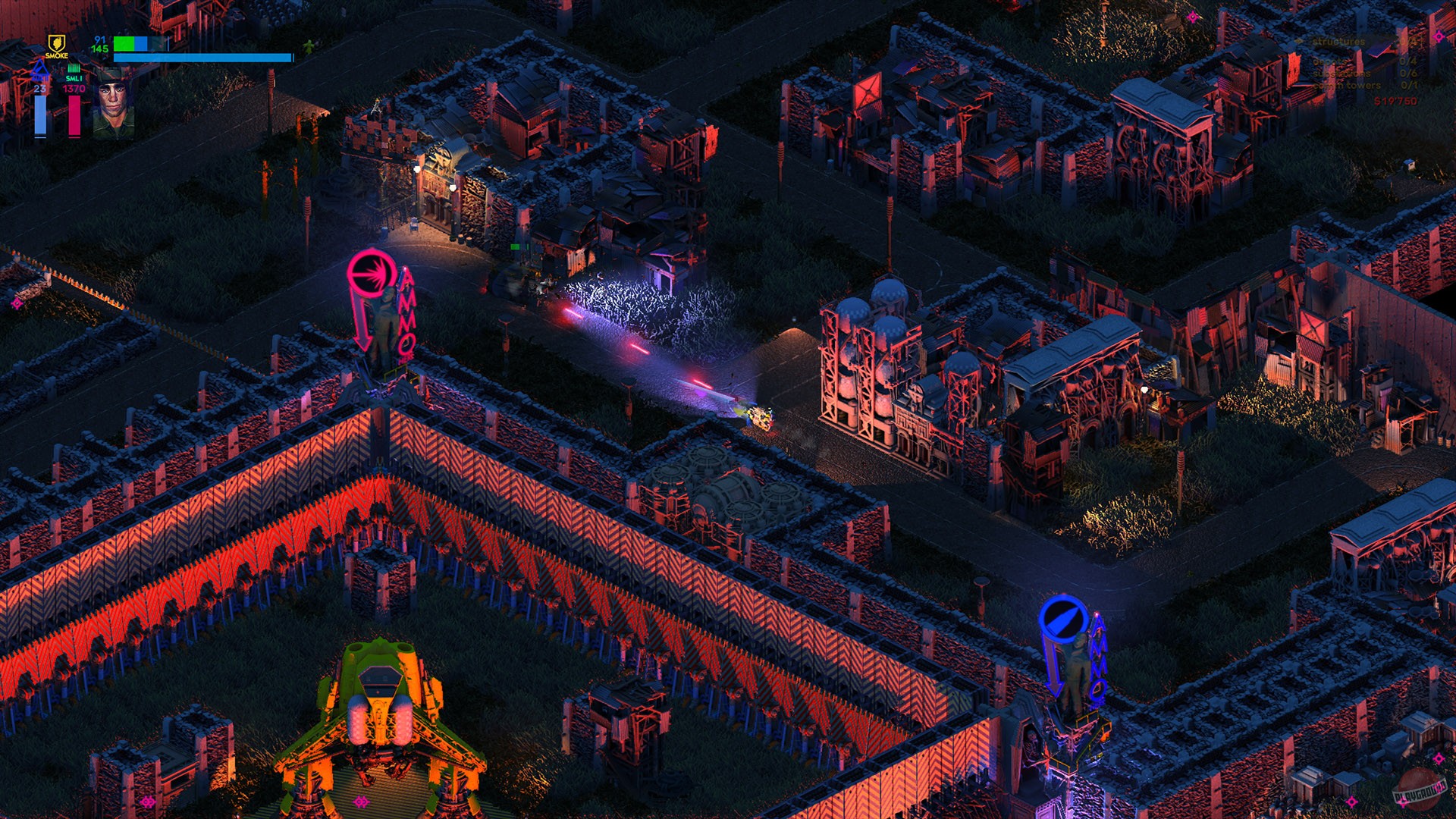This screenshot has width=1456, height=819.
Task: Click the blue 23 ammo counter
Action: pyautogui.click(x=40, y=89)
